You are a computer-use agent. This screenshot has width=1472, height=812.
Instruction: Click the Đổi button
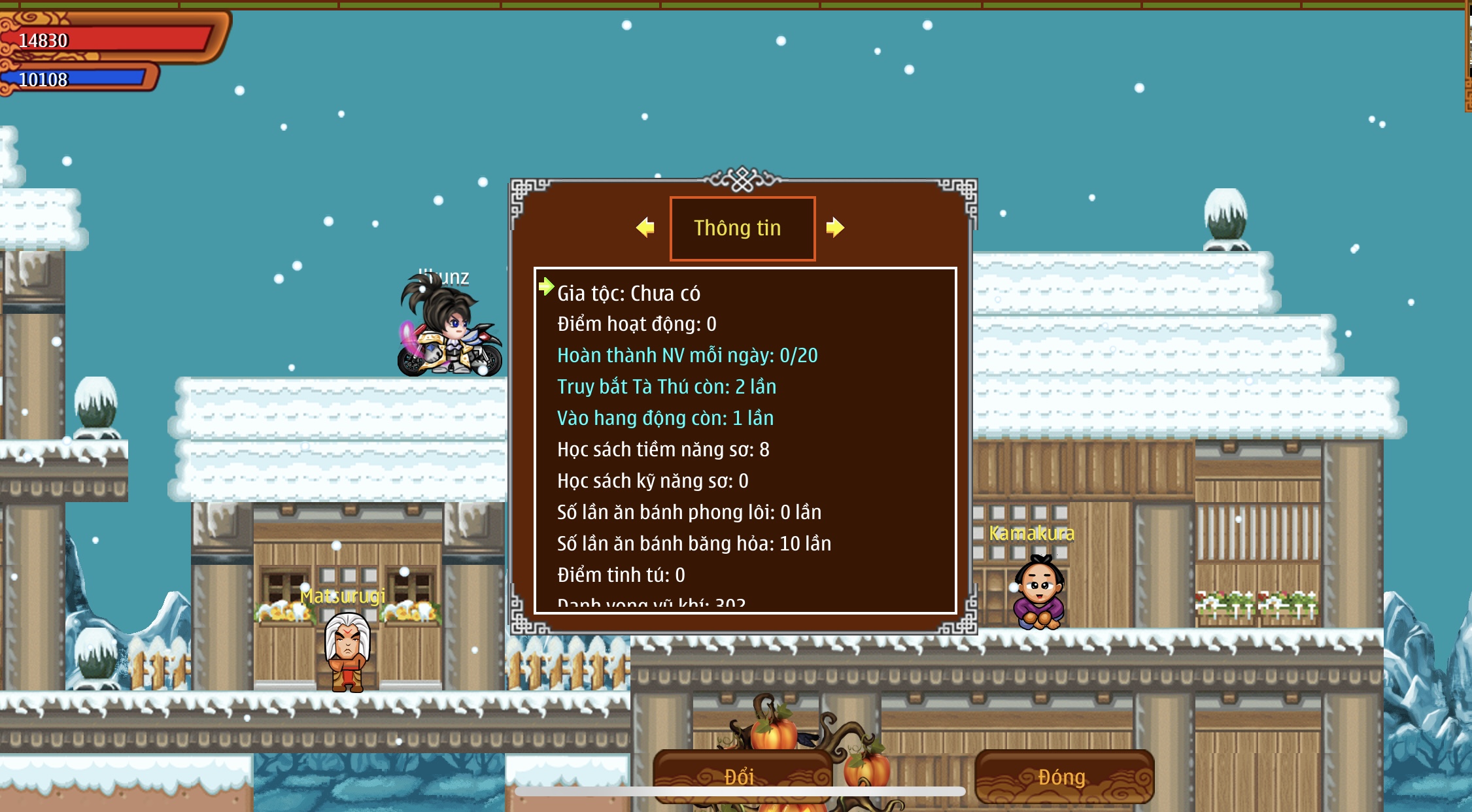(741, 776)
